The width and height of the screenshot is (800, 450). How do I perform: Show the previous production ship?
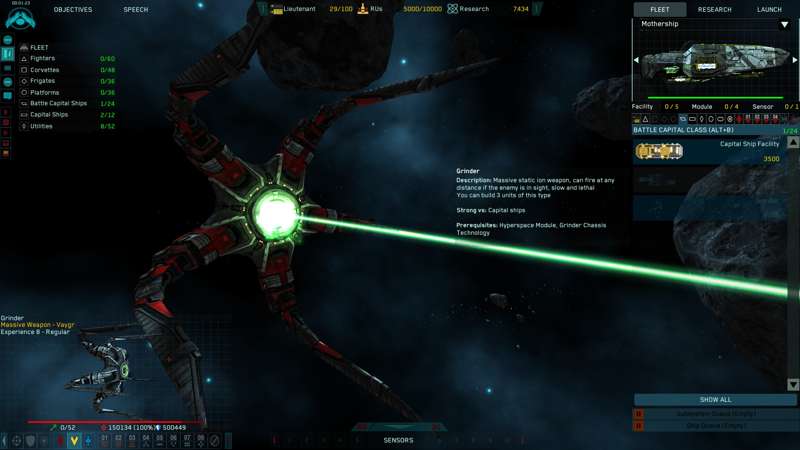636,60
